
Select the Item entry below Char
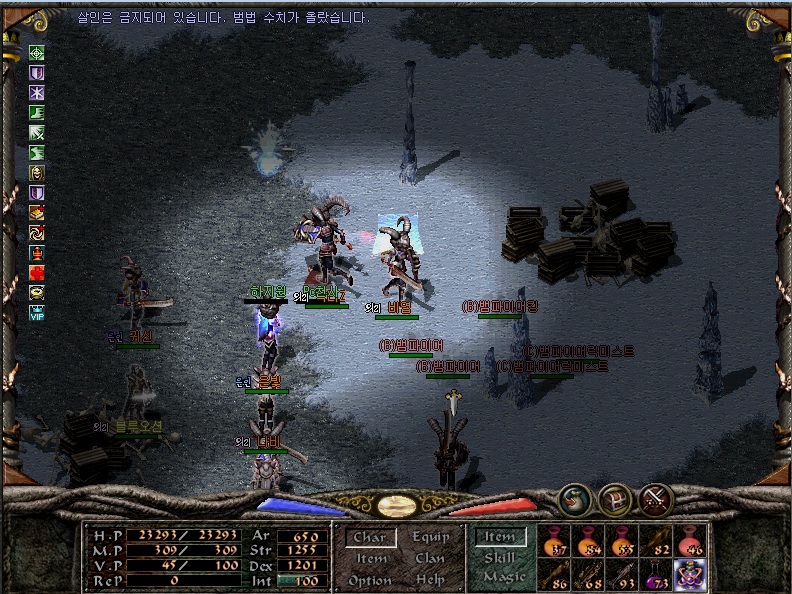369,559
